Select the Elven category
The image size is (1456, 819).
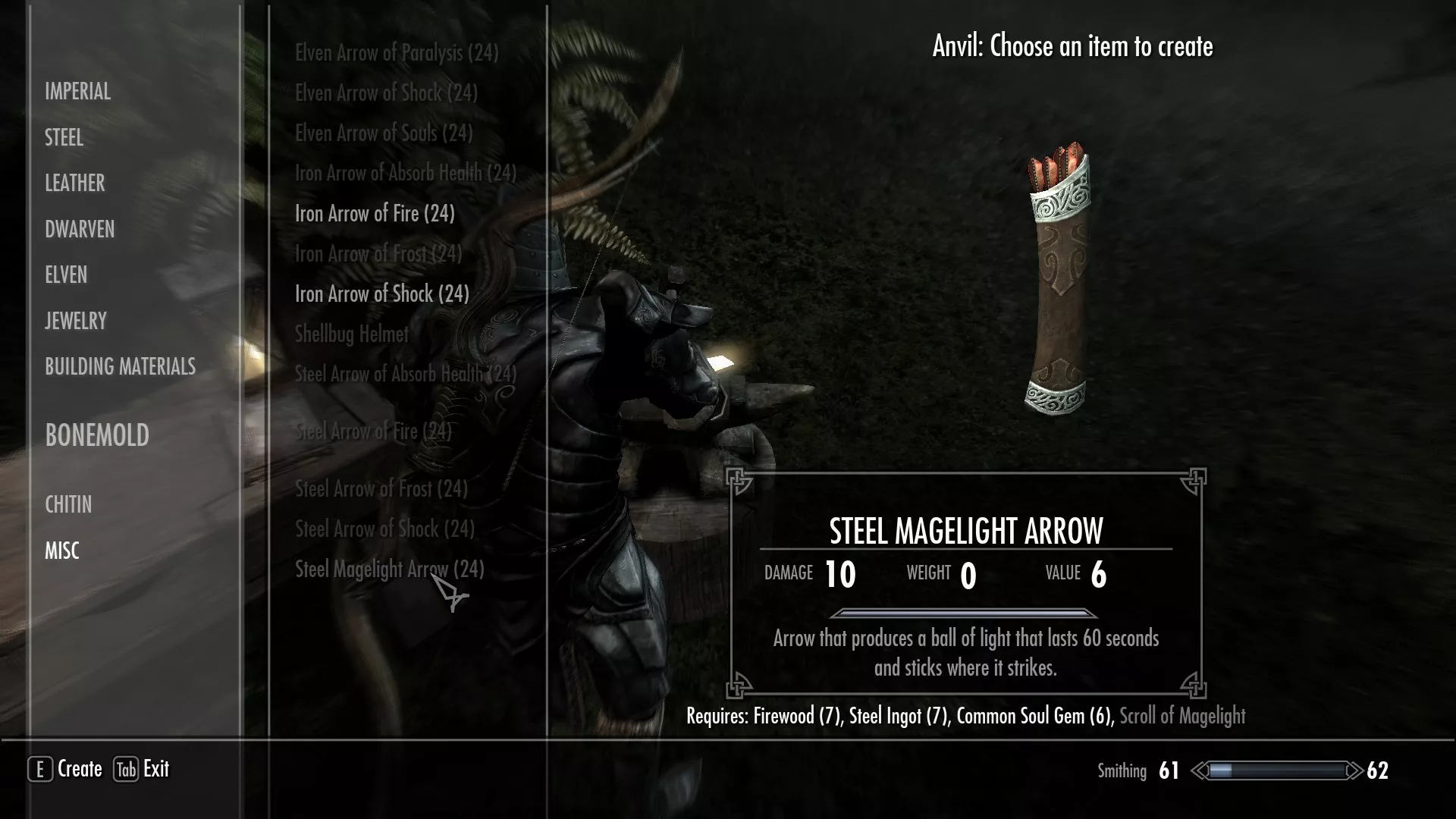click(66, 275)
